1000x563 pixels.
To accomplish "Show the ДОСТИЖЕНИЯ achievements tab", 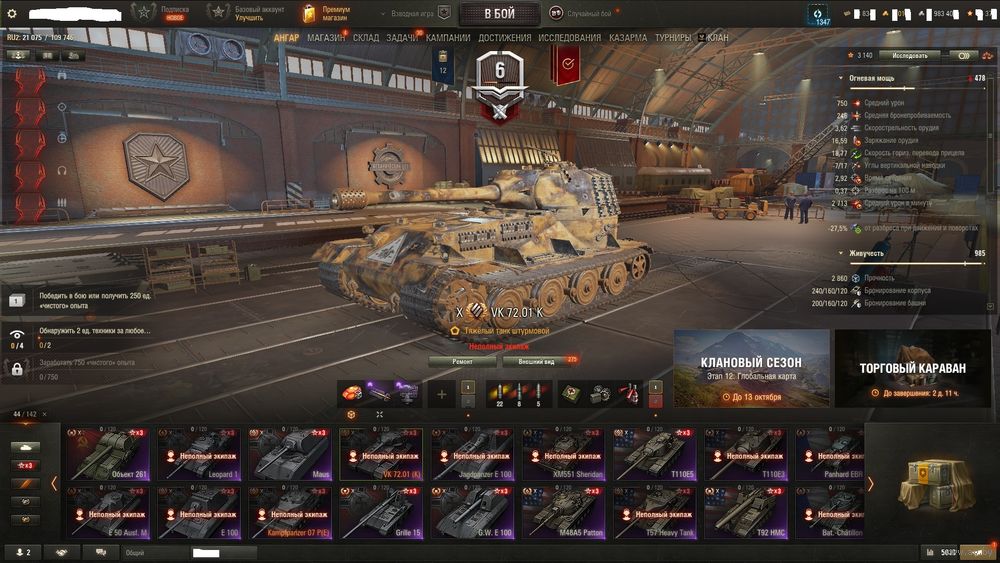I will [505, 38].
